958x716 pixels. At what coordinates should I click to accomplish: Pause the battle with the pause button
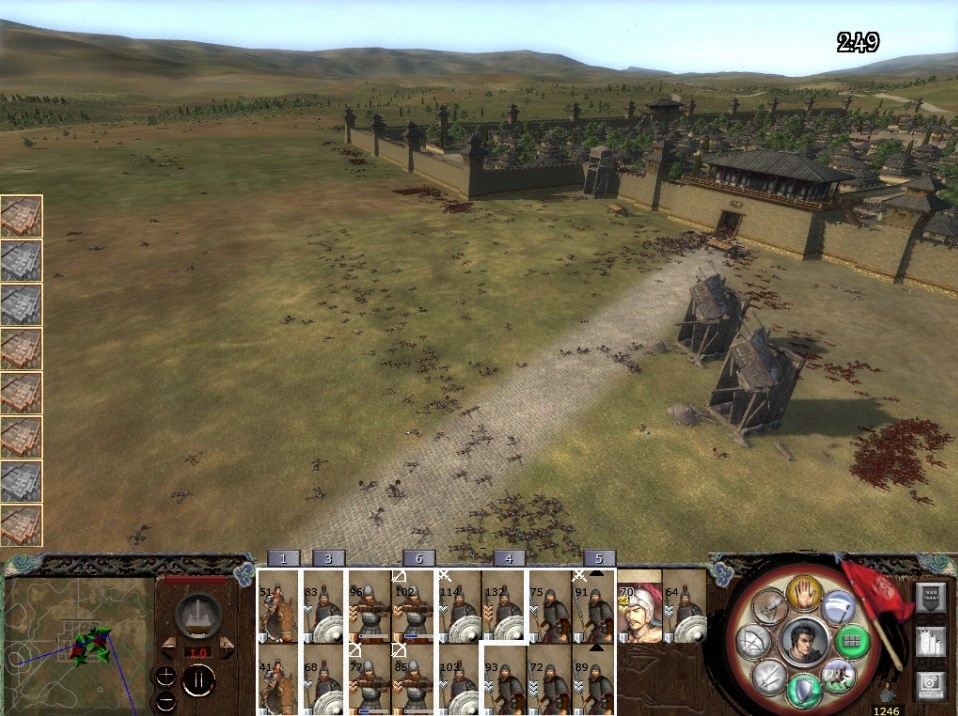(198, 681)
